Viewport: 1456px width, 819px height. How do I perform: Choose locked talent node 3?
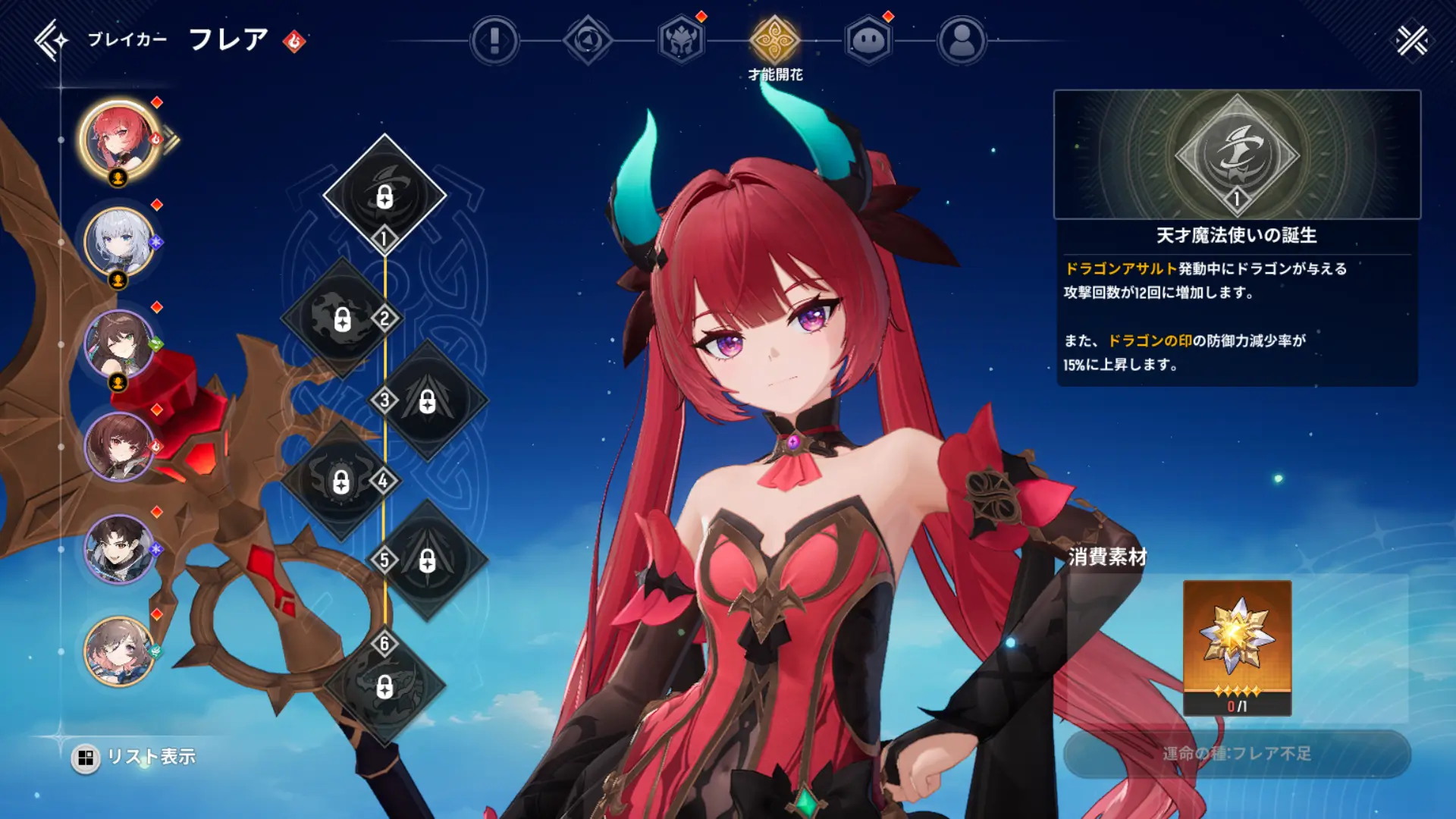tap(428, 400)
